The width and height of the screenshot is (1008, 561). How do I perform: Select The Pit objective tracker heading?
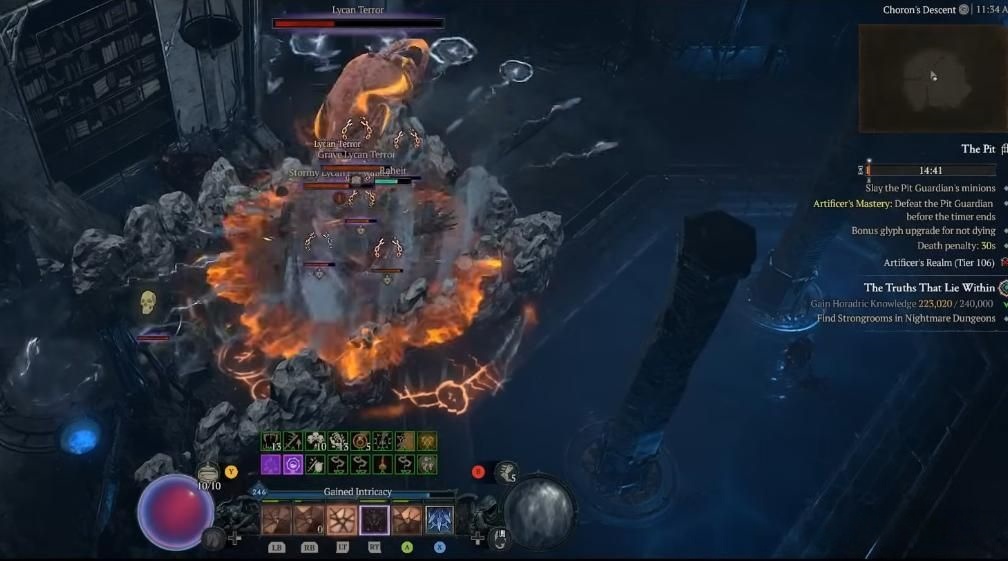coord(977,149)
